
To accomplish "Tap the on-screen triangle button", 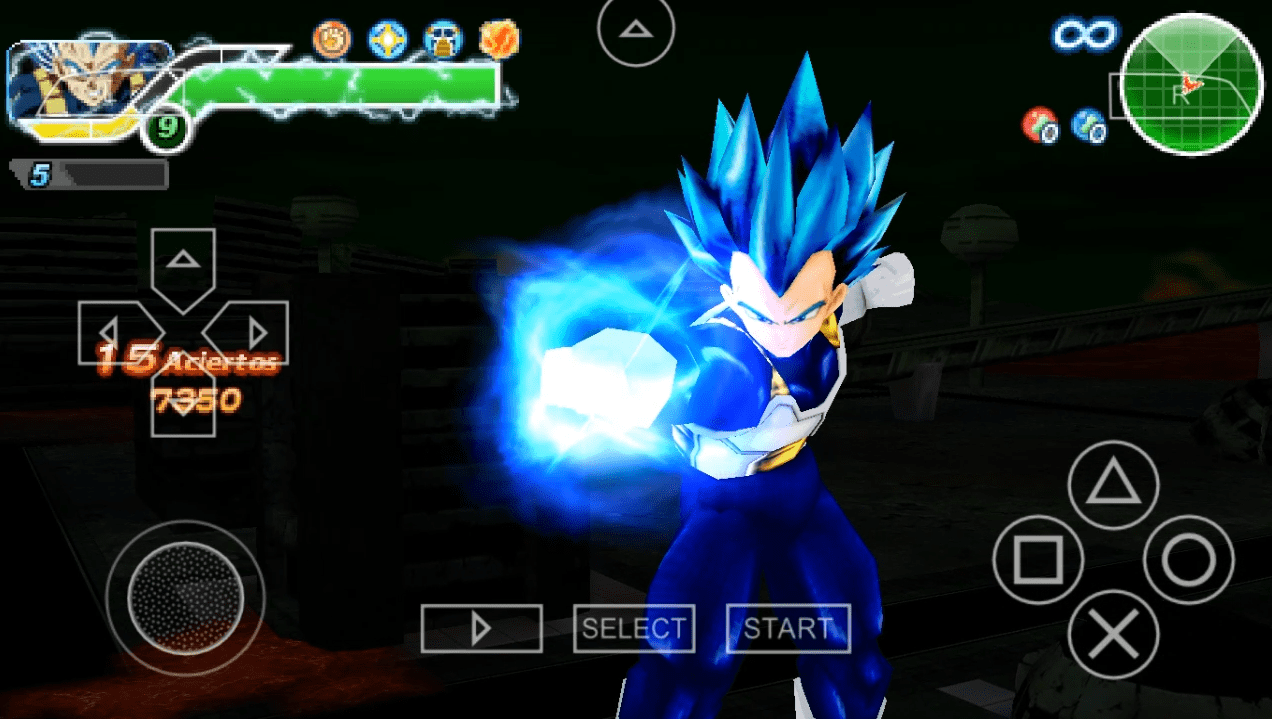I will (x=1113, y=485).
